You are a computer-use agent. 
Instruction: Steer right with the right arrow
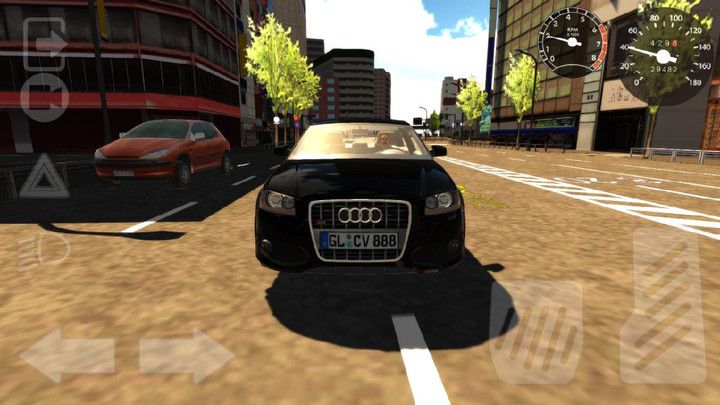[186, 355]
